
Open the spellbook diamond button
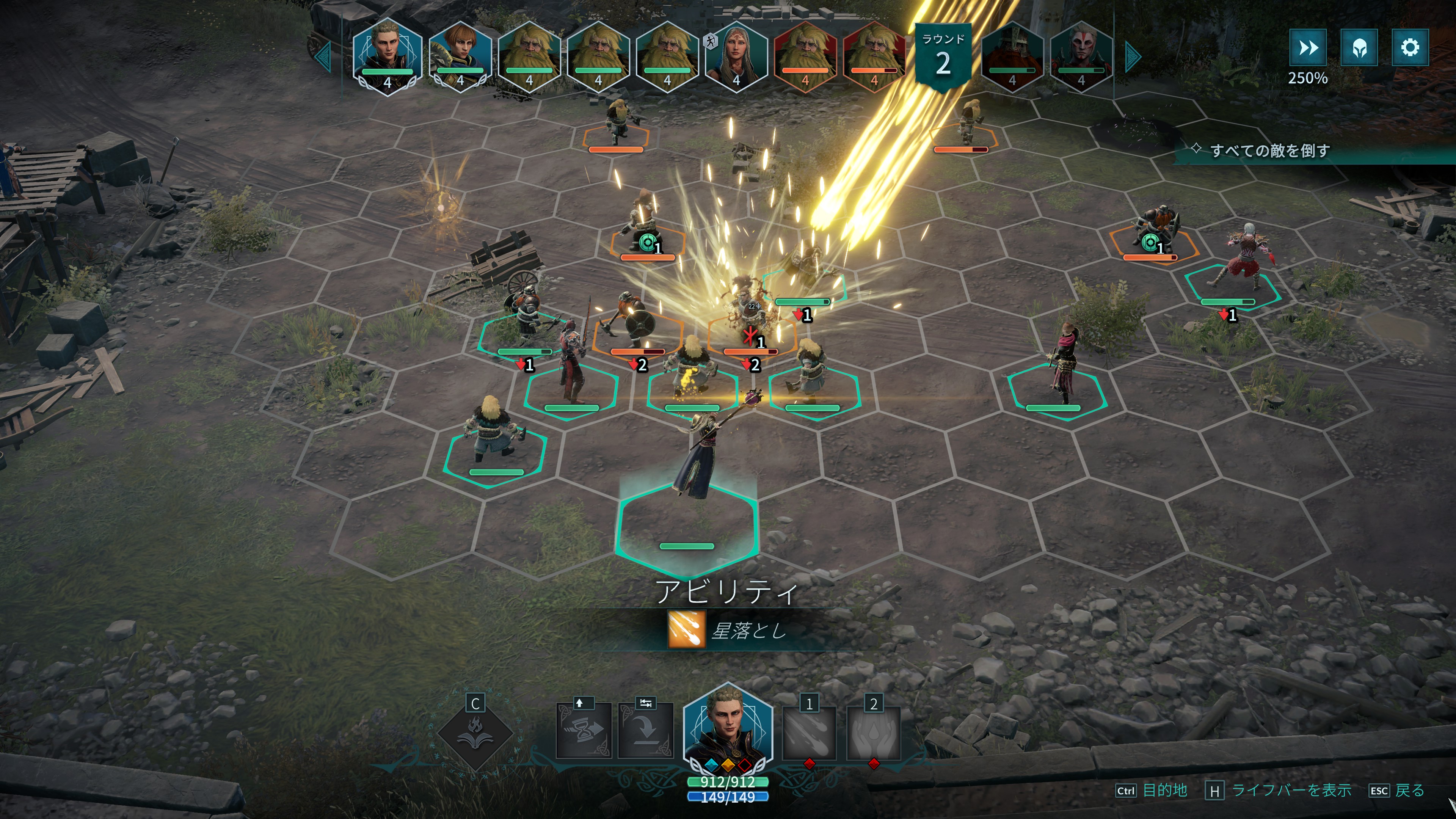click(475, 734)
